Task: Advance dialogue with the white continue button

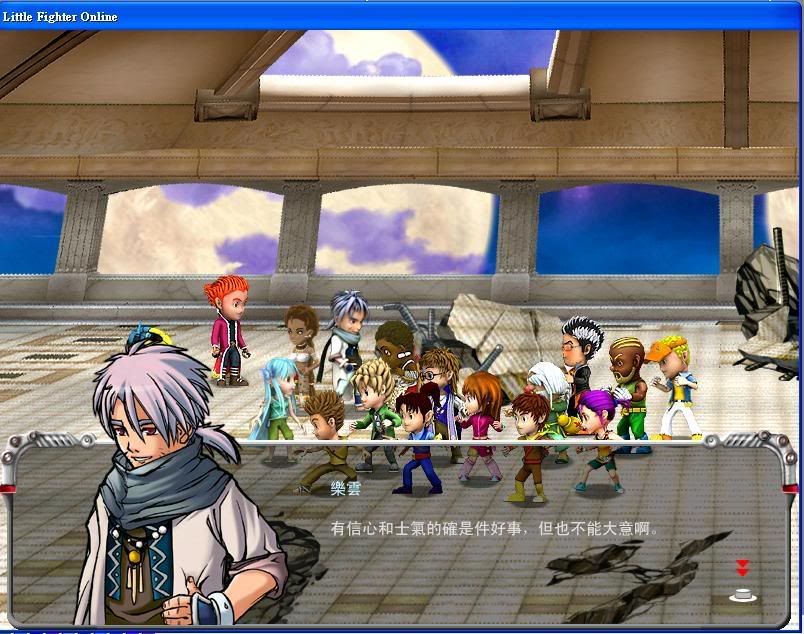Action: (x=742, y=593)
